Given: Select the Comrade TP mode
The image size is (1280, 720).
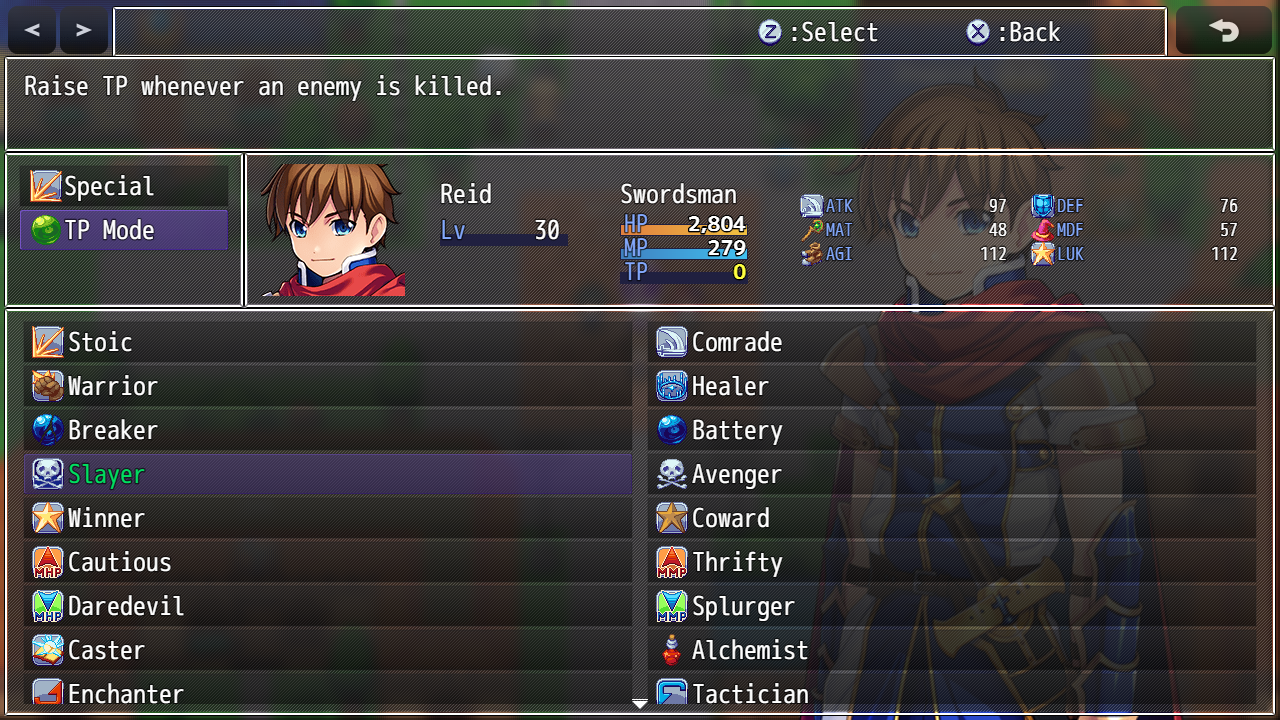Looking at the screenshot, I should (x=952, y=343).
